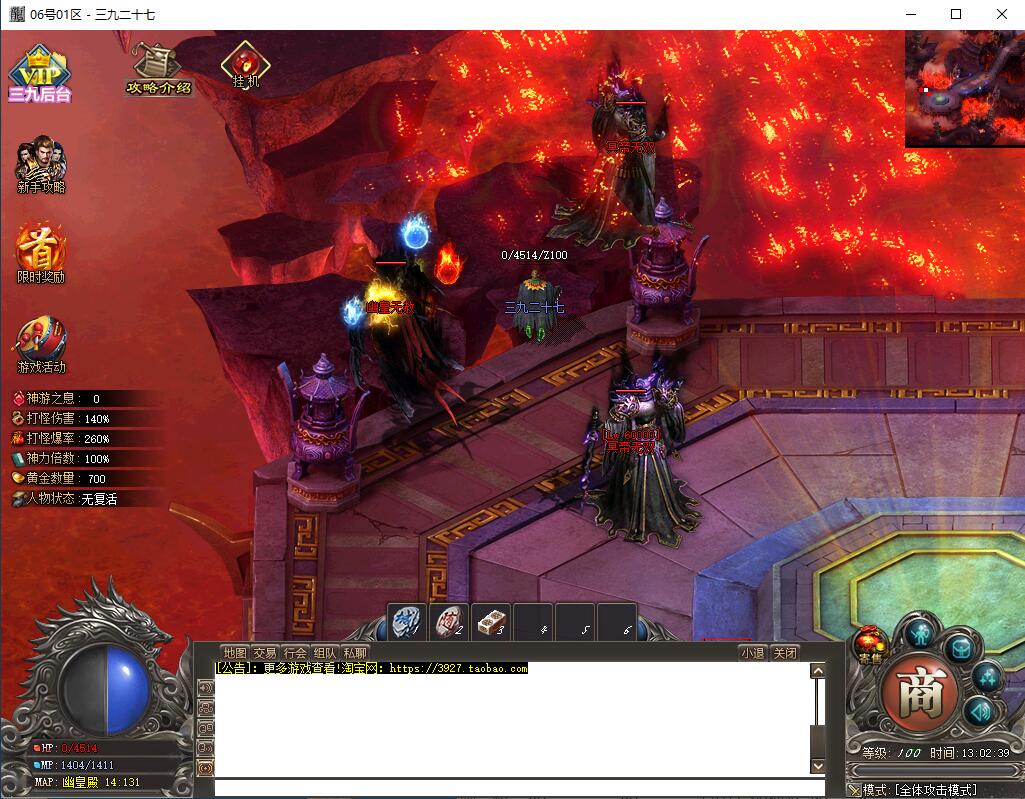Open the 攻略介绍 strategy guide scroll
1025x799 pixels.
[x=157, y=69]
